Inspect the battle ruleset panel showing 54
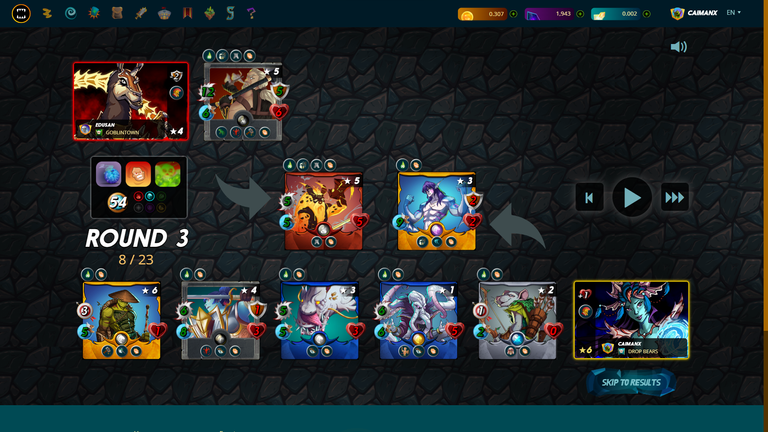Image resolution: width=768 pixels, height=432 pixels. click(x=139, y=187)
